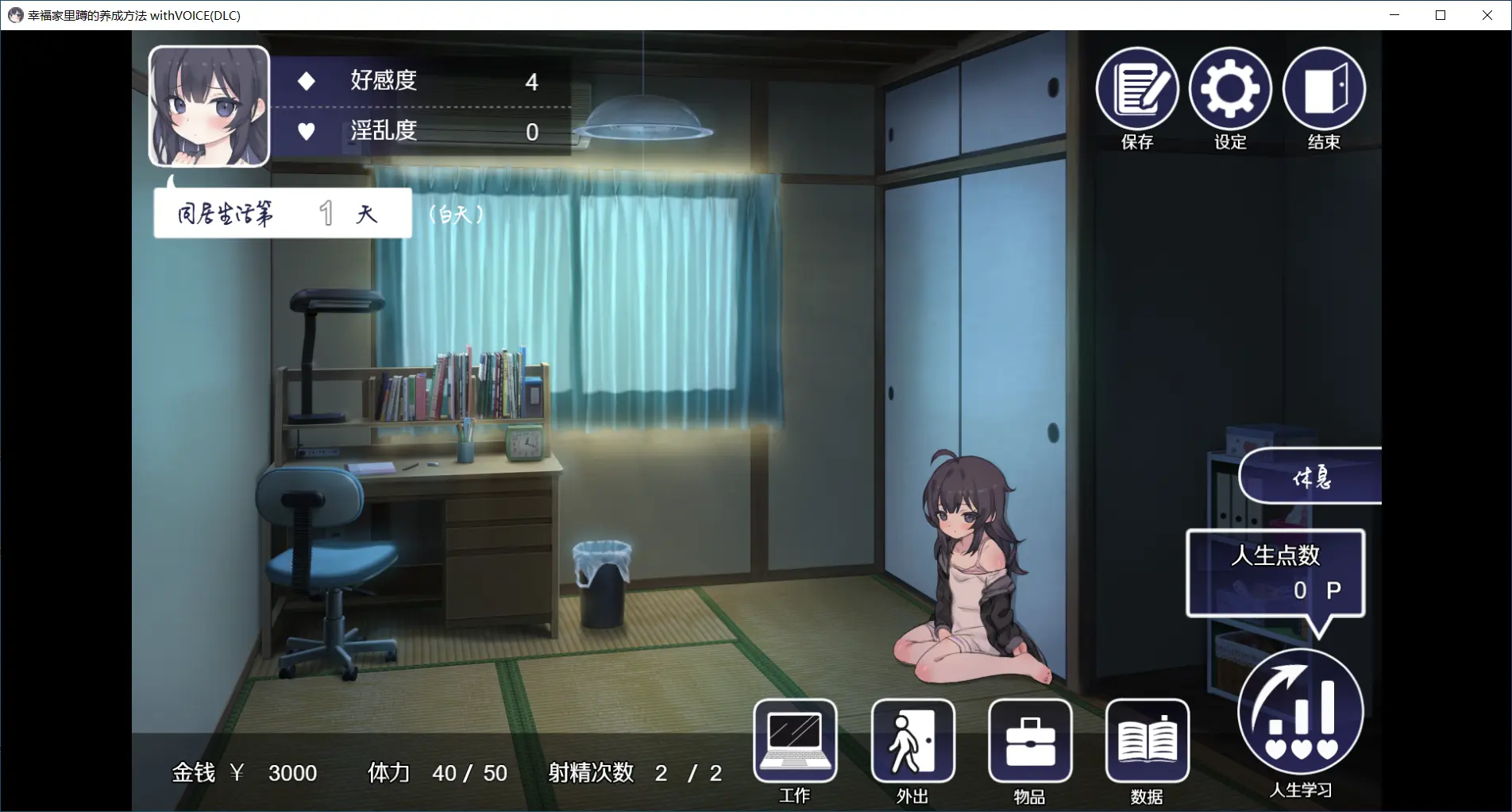This screenshot has width=1512, height=812.
Task: Maximize the game window
Action: click(1441, 15)
